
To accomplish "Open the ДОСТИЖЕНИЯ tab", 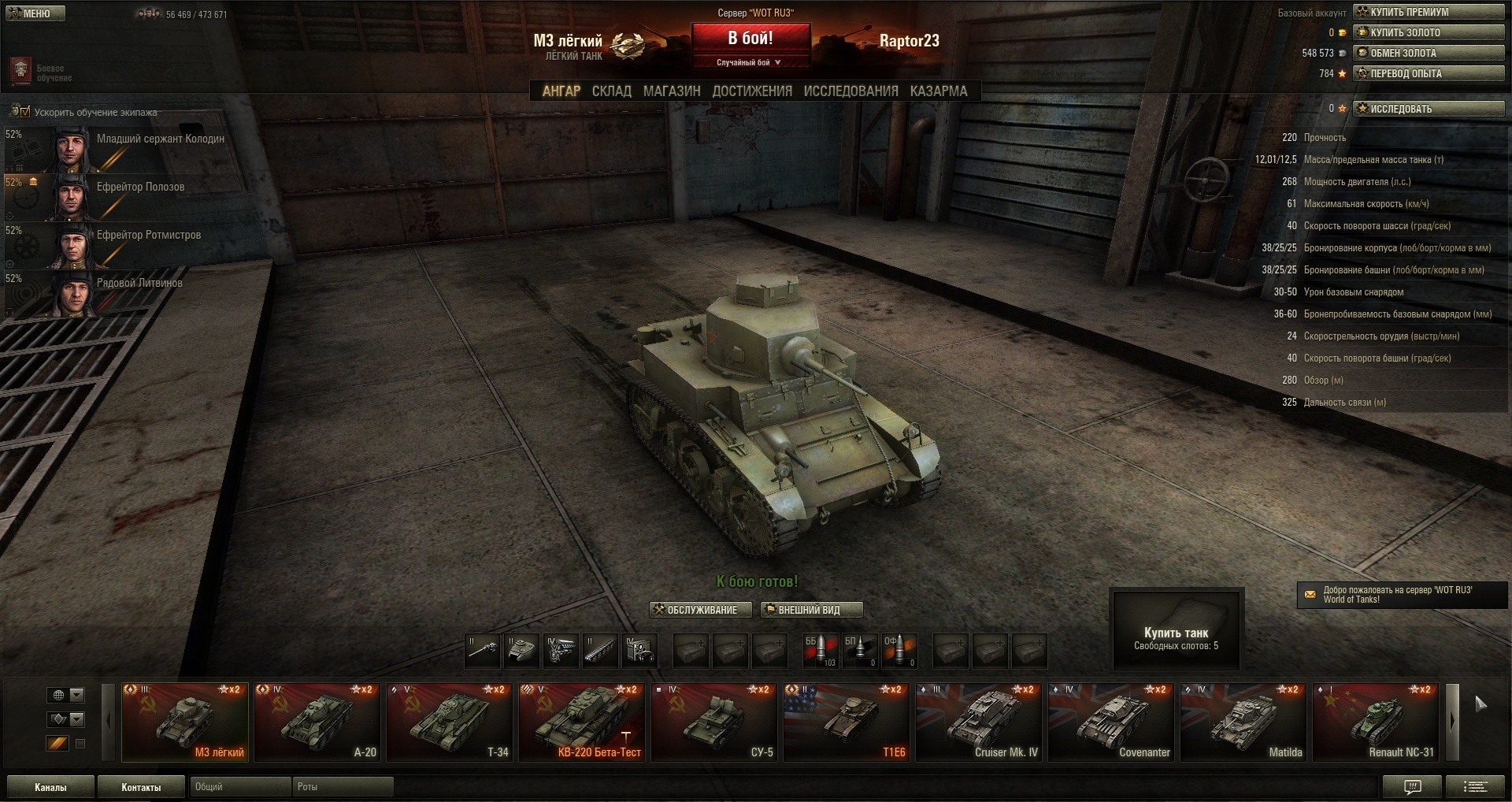I will pyautogui.click(x=752, y=91).
